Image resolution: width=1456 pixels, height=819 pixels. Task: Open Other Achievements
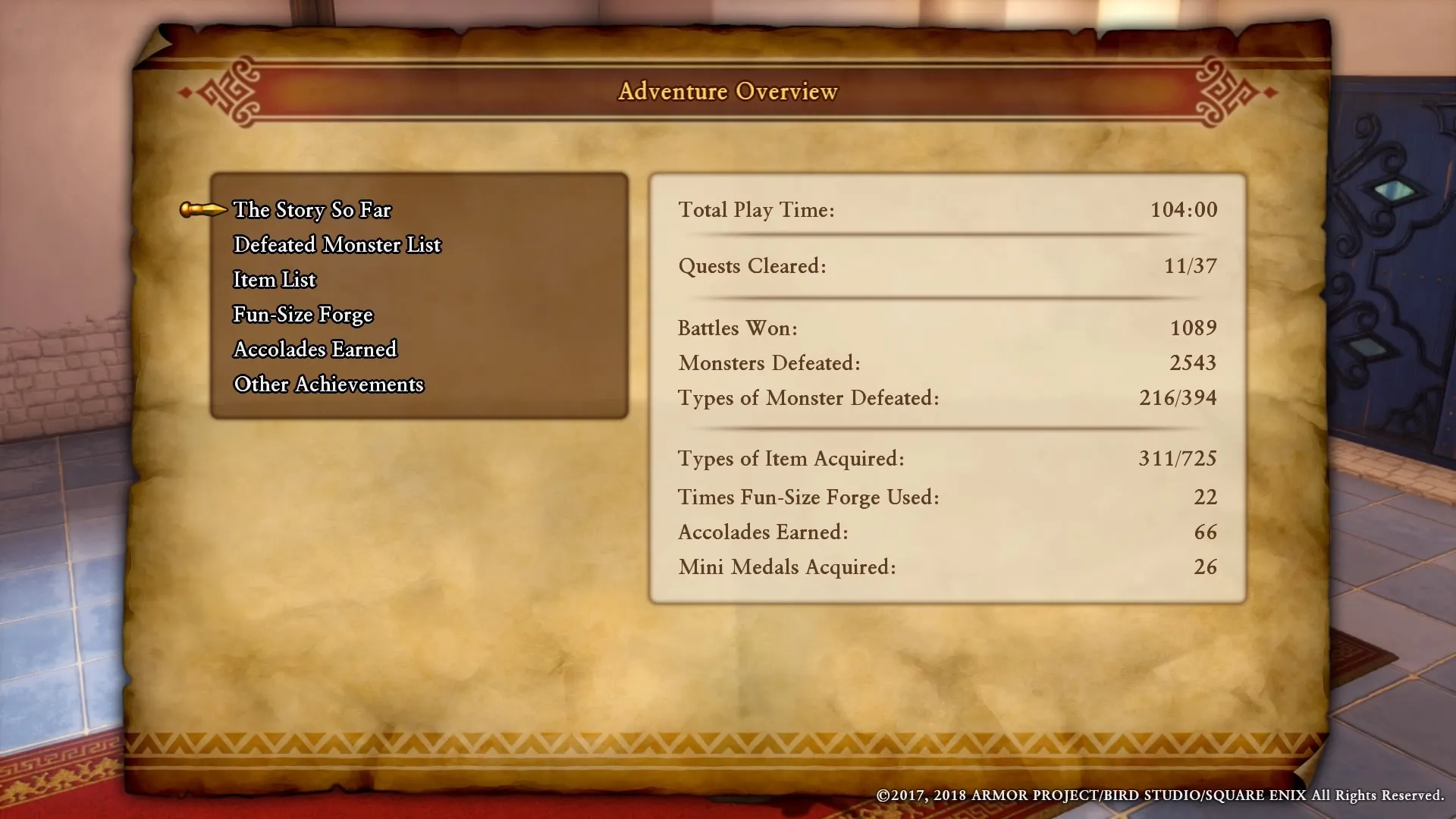pos(328,384)
